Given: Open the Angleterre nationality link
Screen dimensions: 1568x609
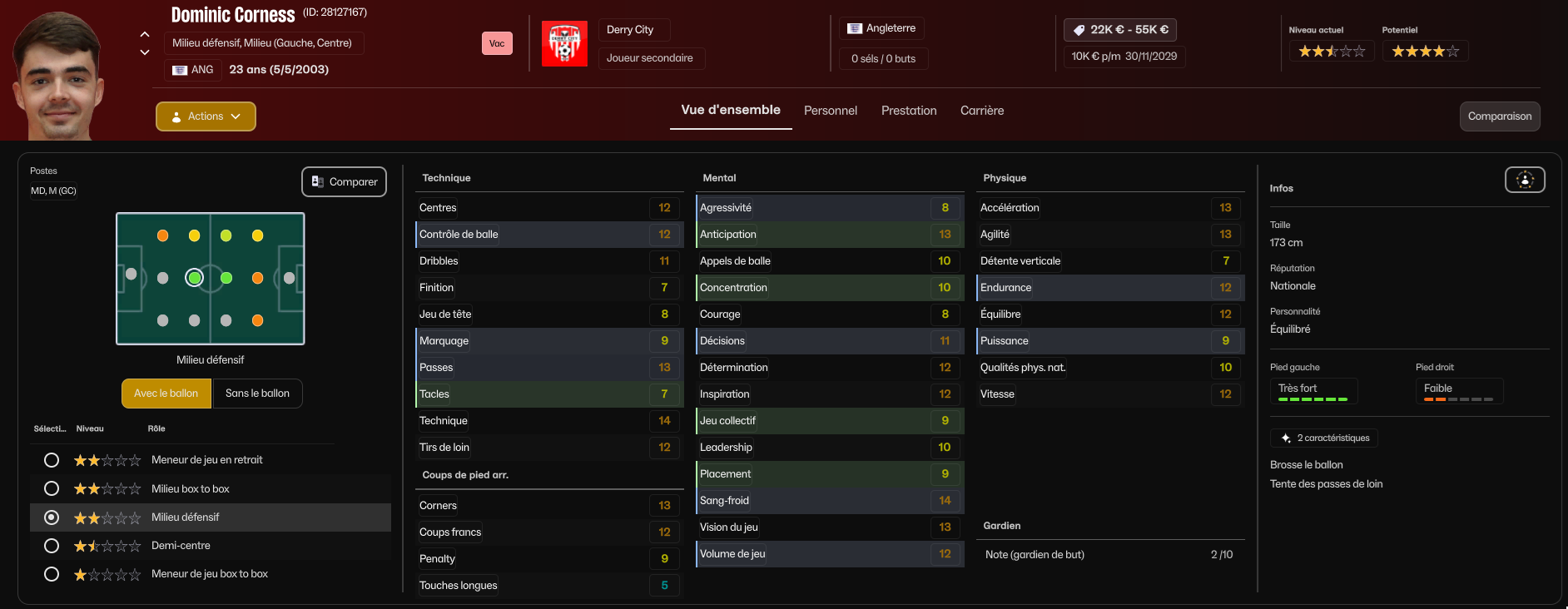Looking at the screenshot, I should [882, 28].
